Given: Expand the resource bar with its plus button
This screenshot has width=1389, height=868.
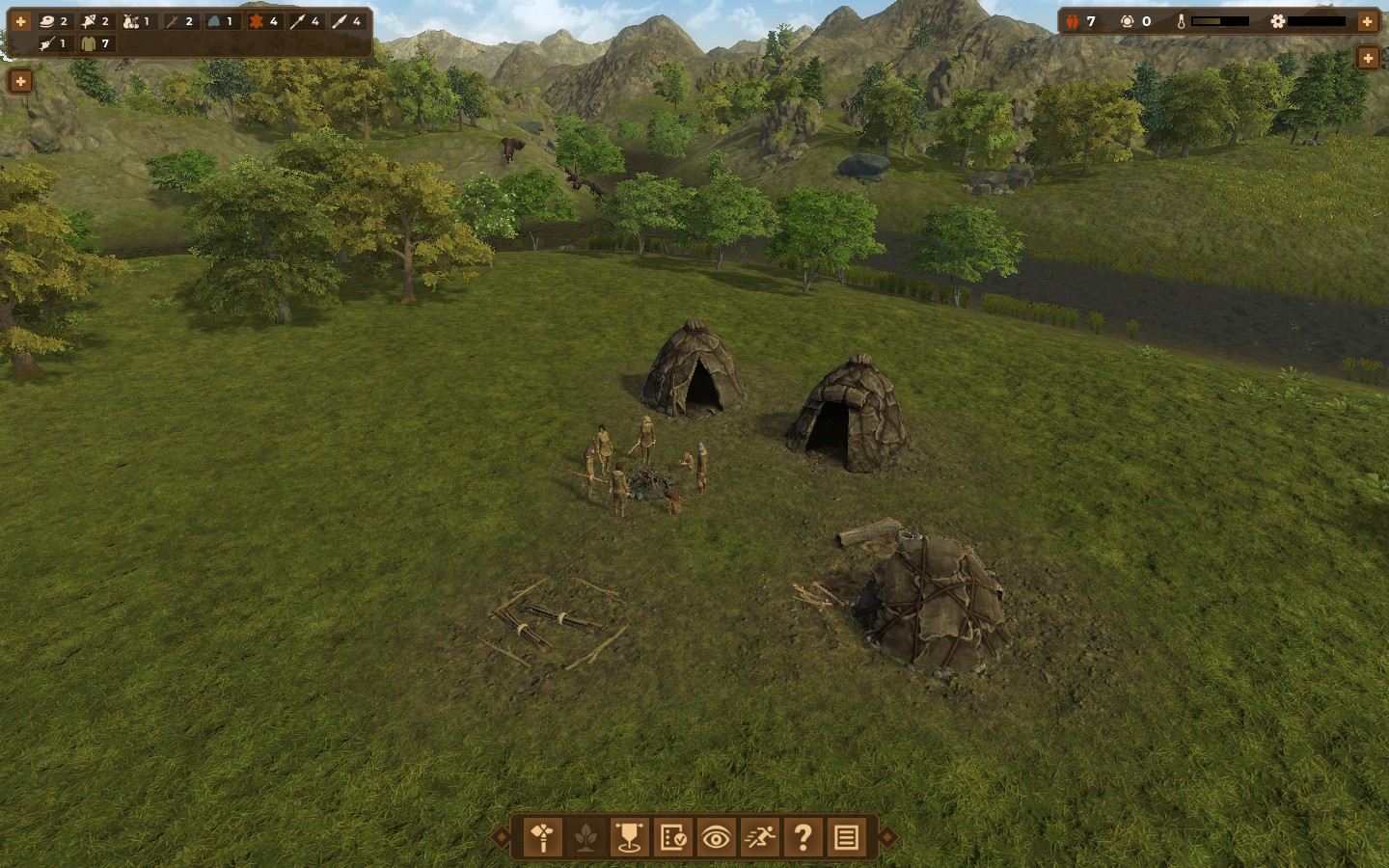Looking at the screenshot, I should 20,21.
